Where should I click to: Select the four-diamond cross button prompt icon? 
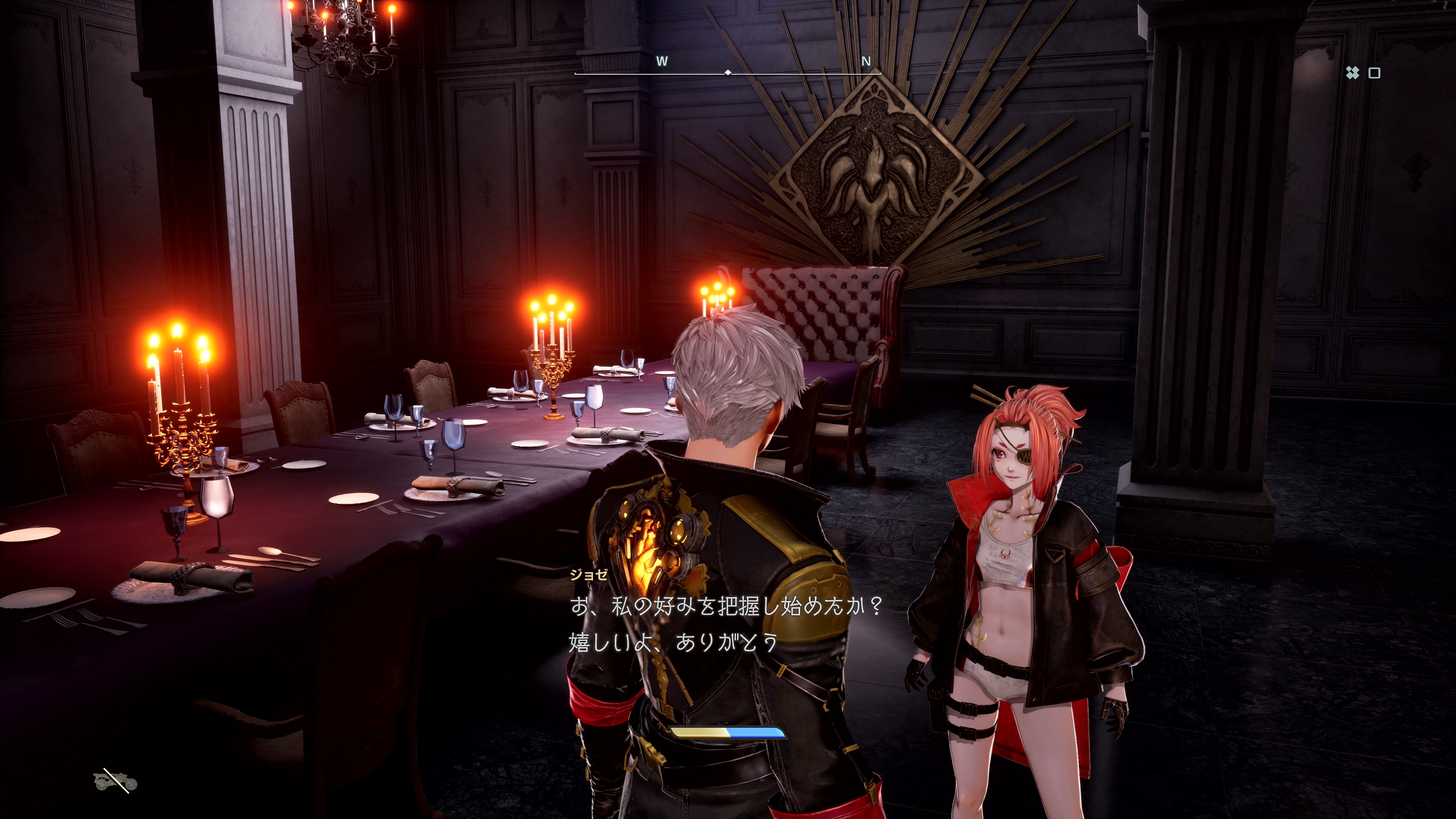[1352, 72]
